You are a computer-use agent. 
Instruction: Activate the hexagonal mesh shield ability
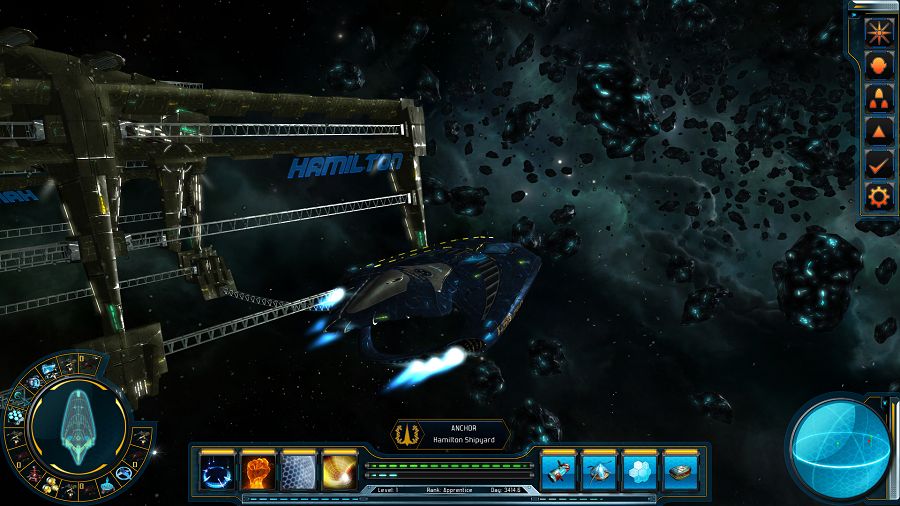pyautogui.click(x=299, y=470)
